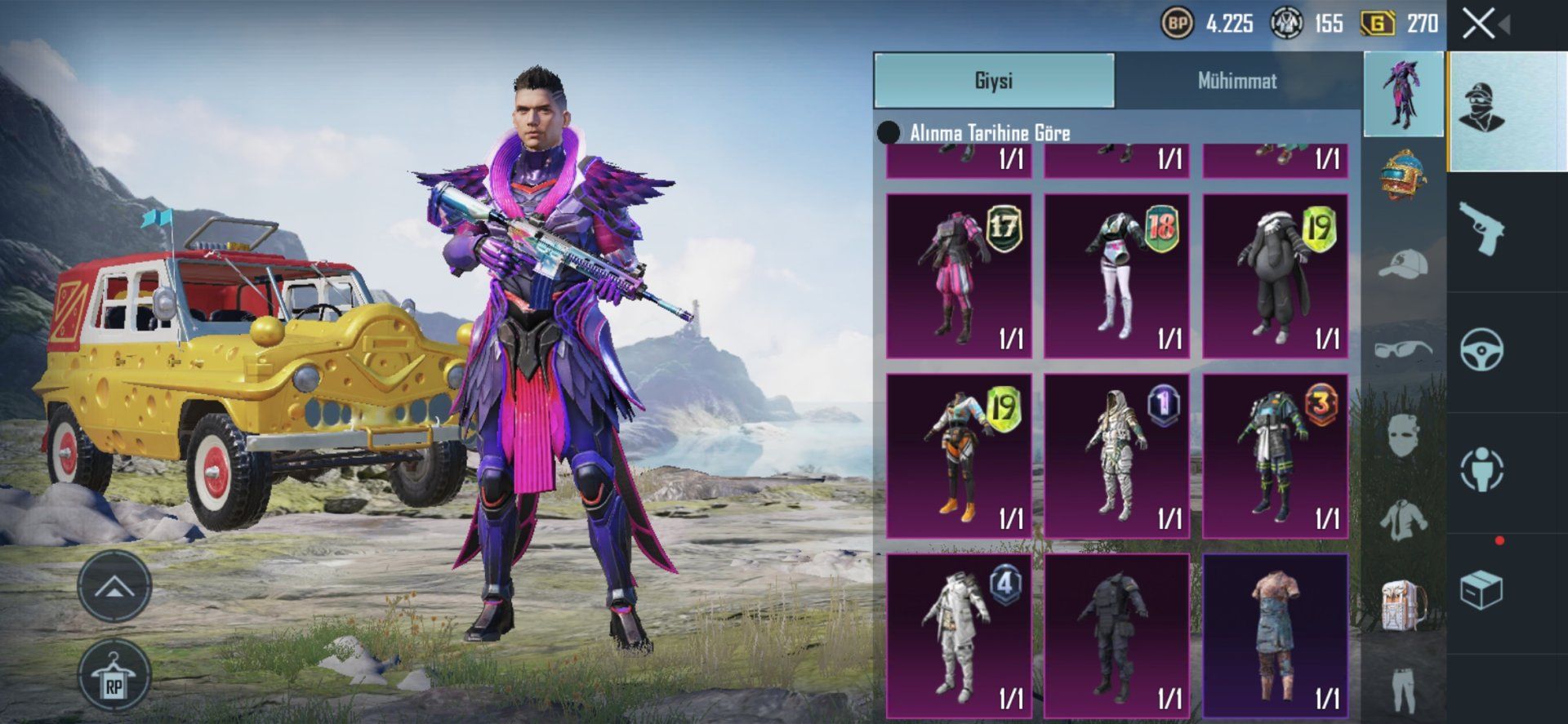The image size is (1568, 724).
Task: Open the RP wardrobe hanger button
Action: pyautogui.click(x=114, y=677)
